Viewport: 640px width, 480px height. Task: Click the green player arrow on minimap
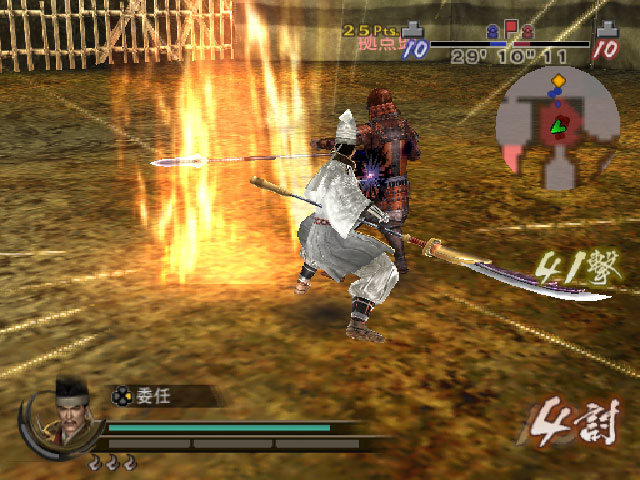pos(556,125)
